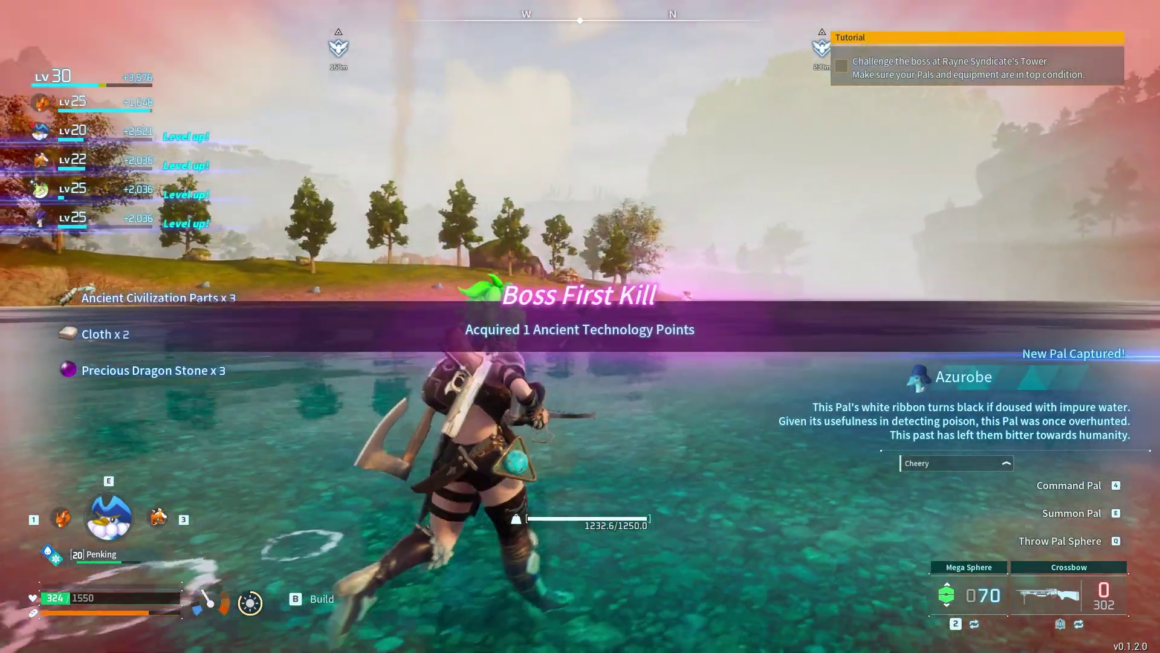Click the Cloth loot entry
Viewport: 1160px width, 653px height.
tap(104, 334)
